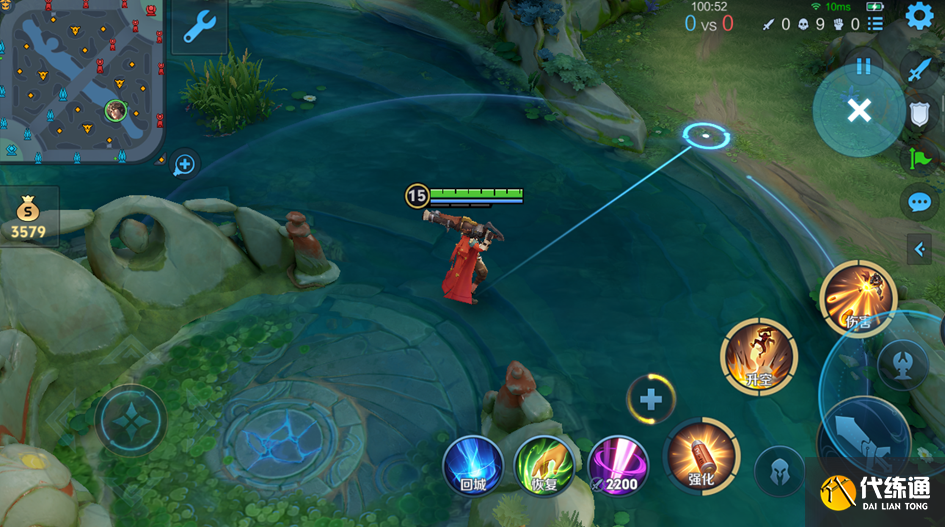Open the chat bubble button
Viewport: 945px width, 527px height.
918,203
